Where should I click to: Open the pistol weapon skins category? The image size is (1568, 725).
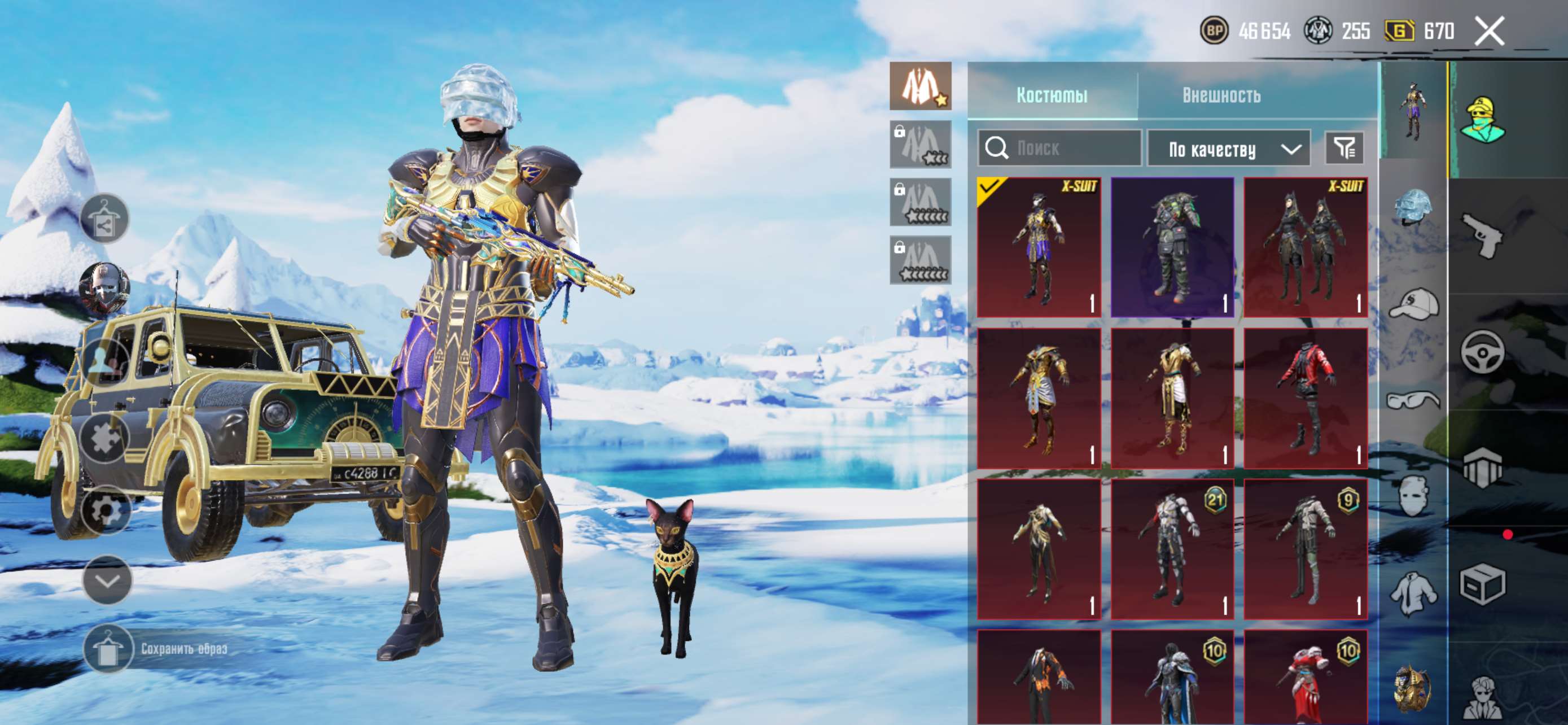pos(1482,236)
